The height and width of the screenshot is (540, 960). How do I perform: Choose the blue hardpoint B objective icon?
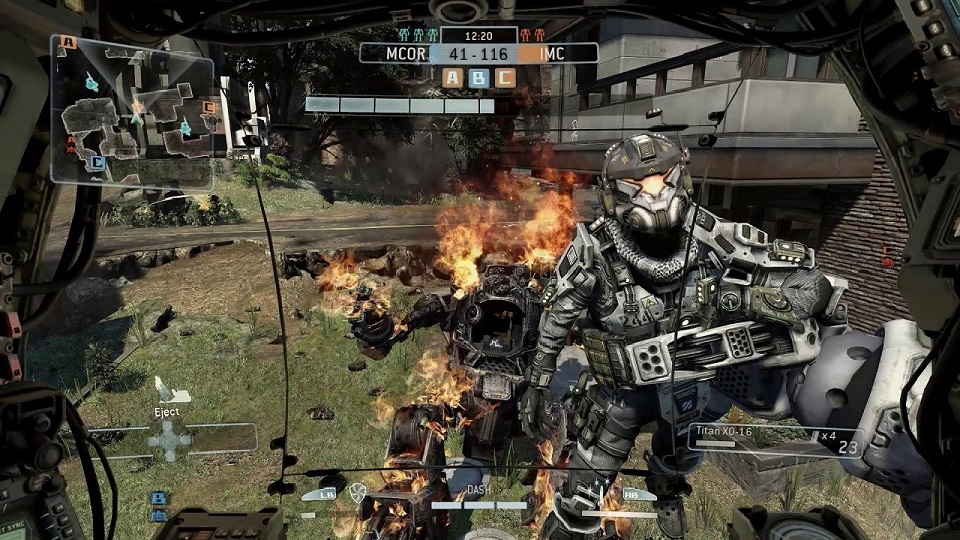click(479, 77)
